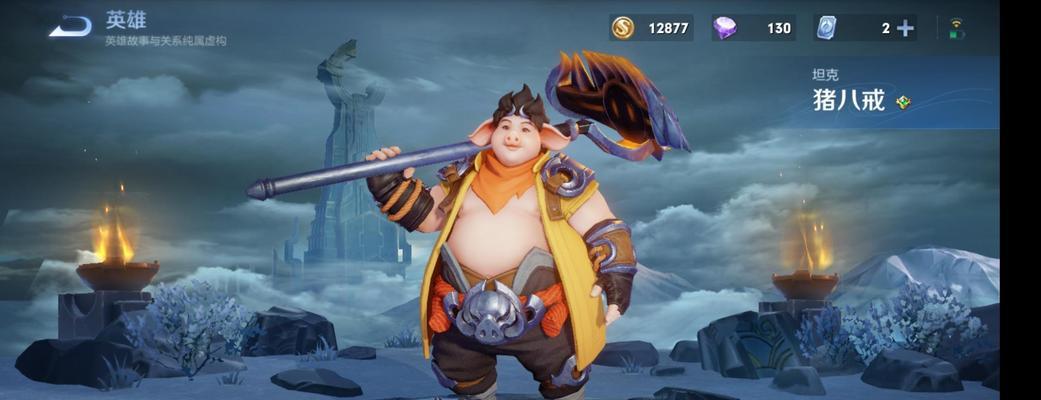This screenshot has height=400, width=1041.
Task: Click the emblem badge beside 猪八戒
Action: [903, 101]
